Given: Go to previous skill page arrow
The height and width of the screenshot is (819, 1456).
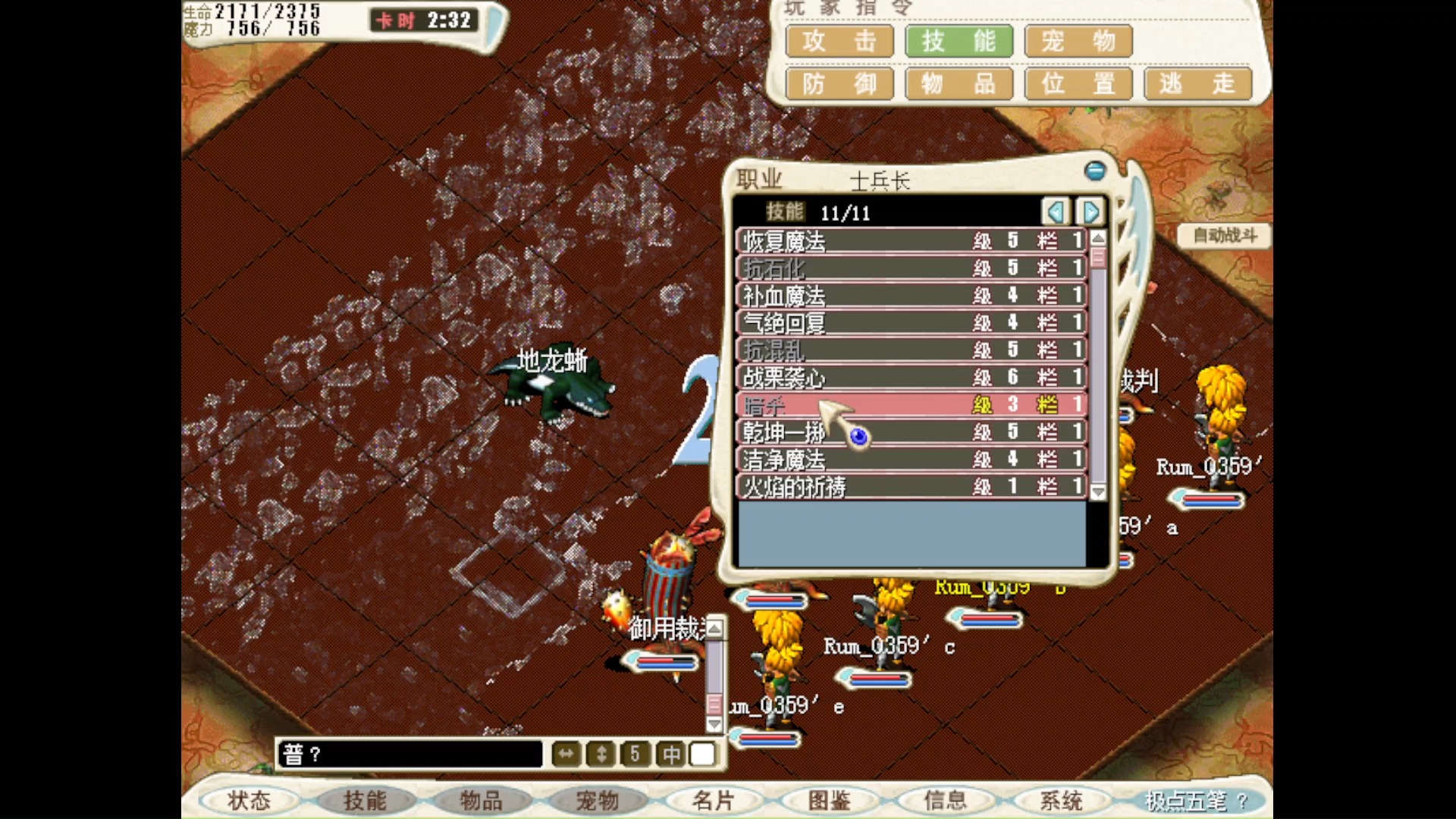Looking at the screenshot, I should point(1056,212).
